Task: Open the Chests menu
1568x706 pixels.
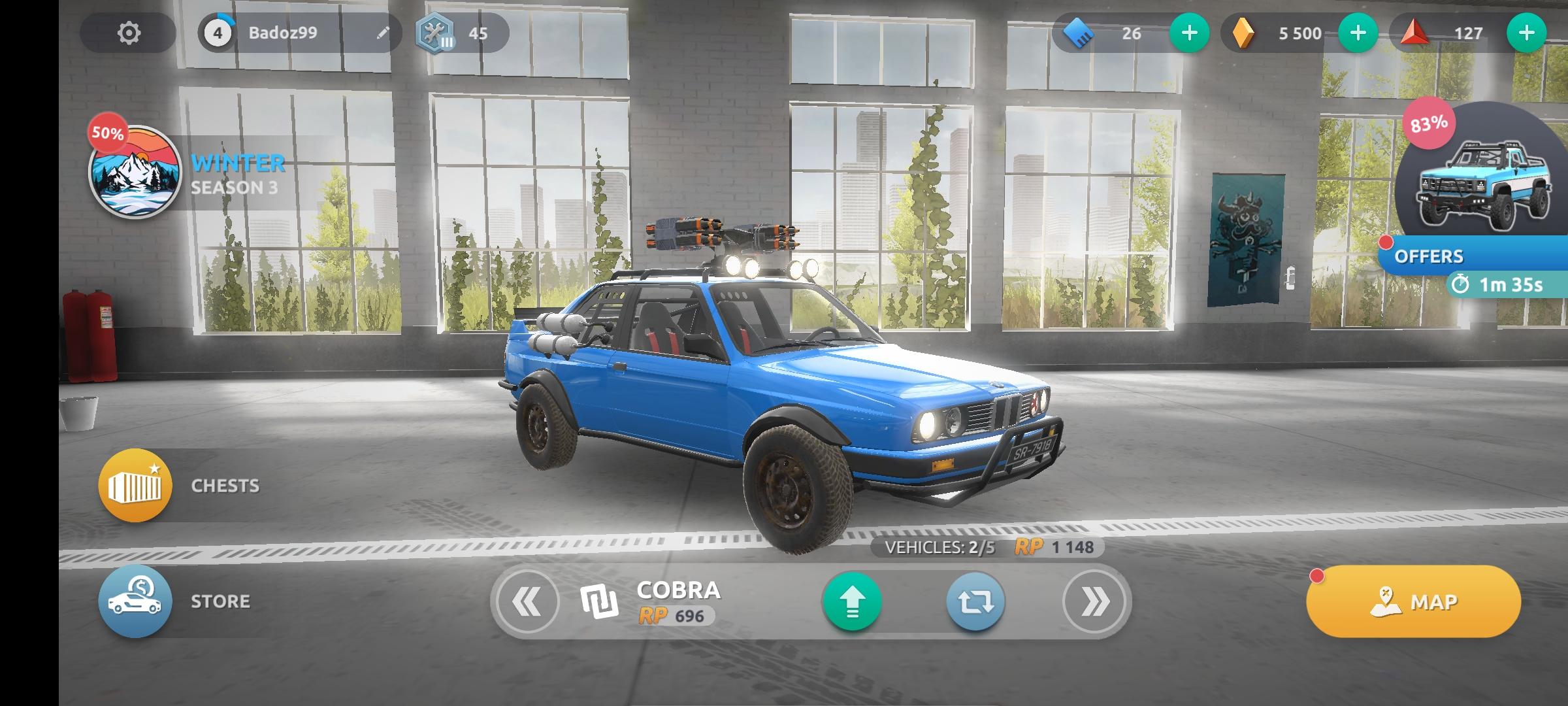Action: (x=135, y=485)
